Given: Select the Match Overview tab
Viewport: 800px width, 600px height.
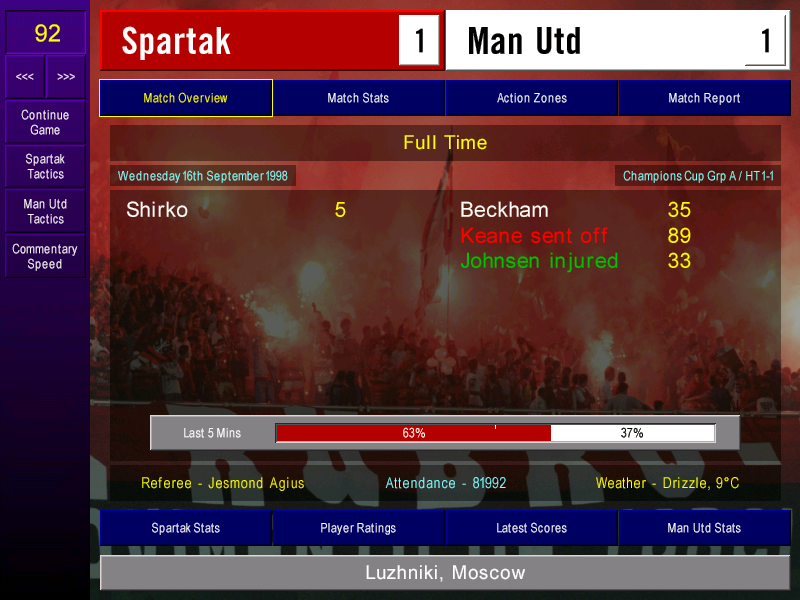Looking at the screenshot, I should 186,98.
